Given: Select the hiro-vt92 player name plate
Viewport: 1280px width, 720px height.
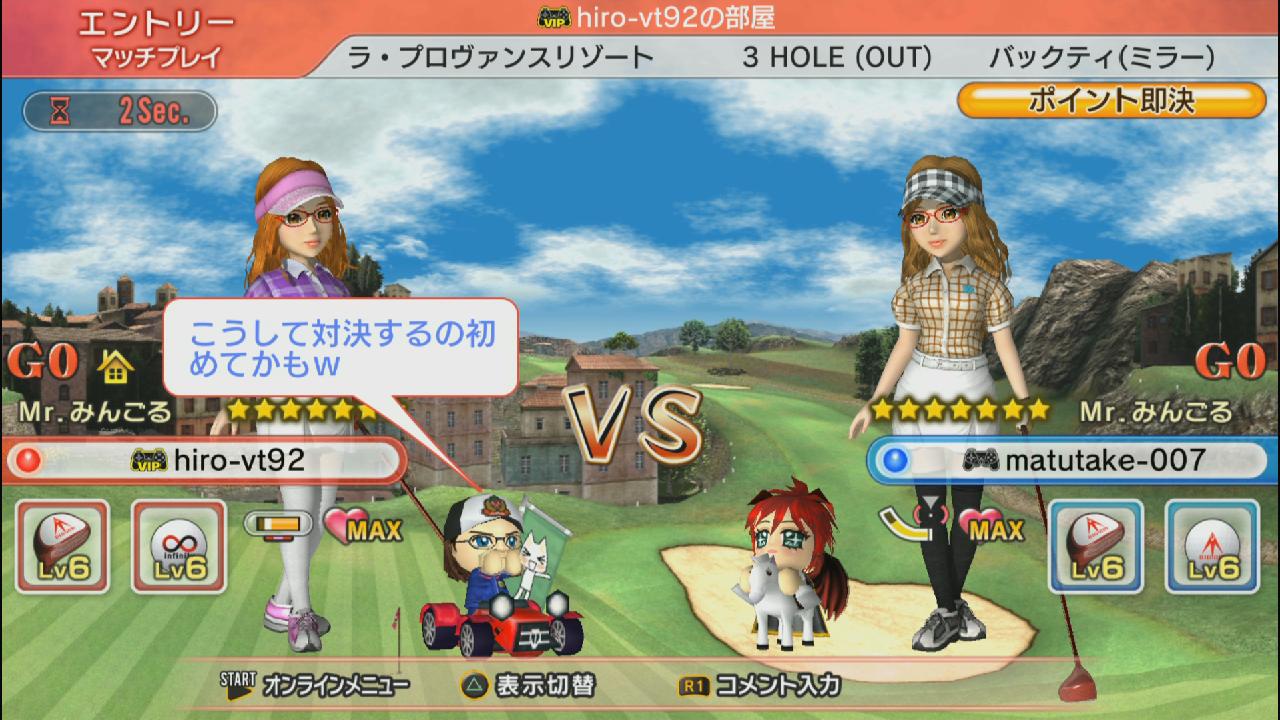Looking at the screenshot, I should (x=205, y=460).
